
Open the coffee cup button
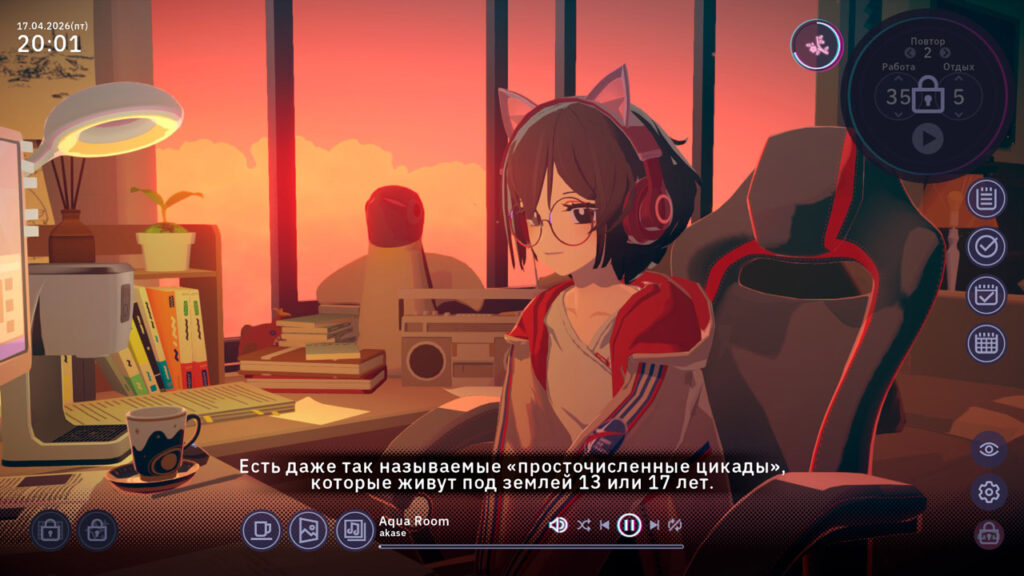[262, 530]
